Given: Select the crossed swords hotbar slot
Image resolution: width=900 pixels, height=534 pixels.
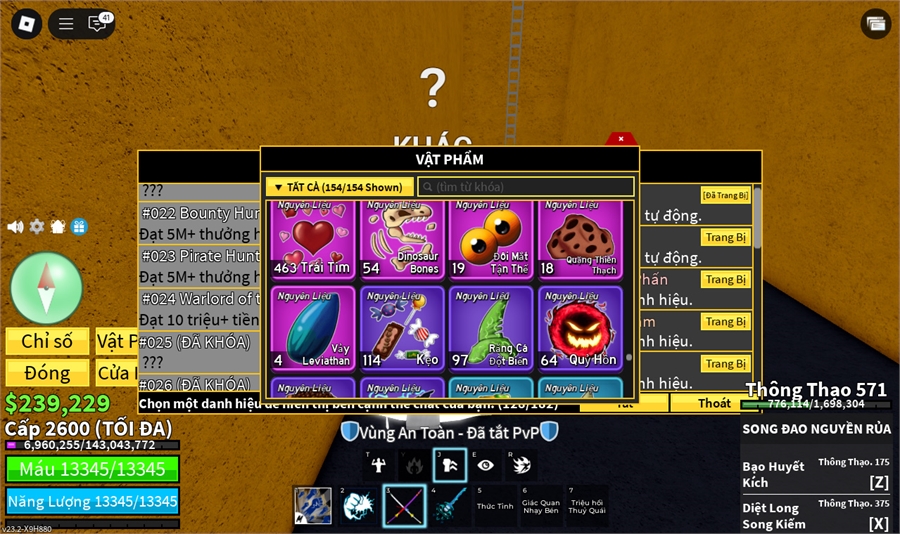Looking at the screenshot, I should (x=405, y=506).
